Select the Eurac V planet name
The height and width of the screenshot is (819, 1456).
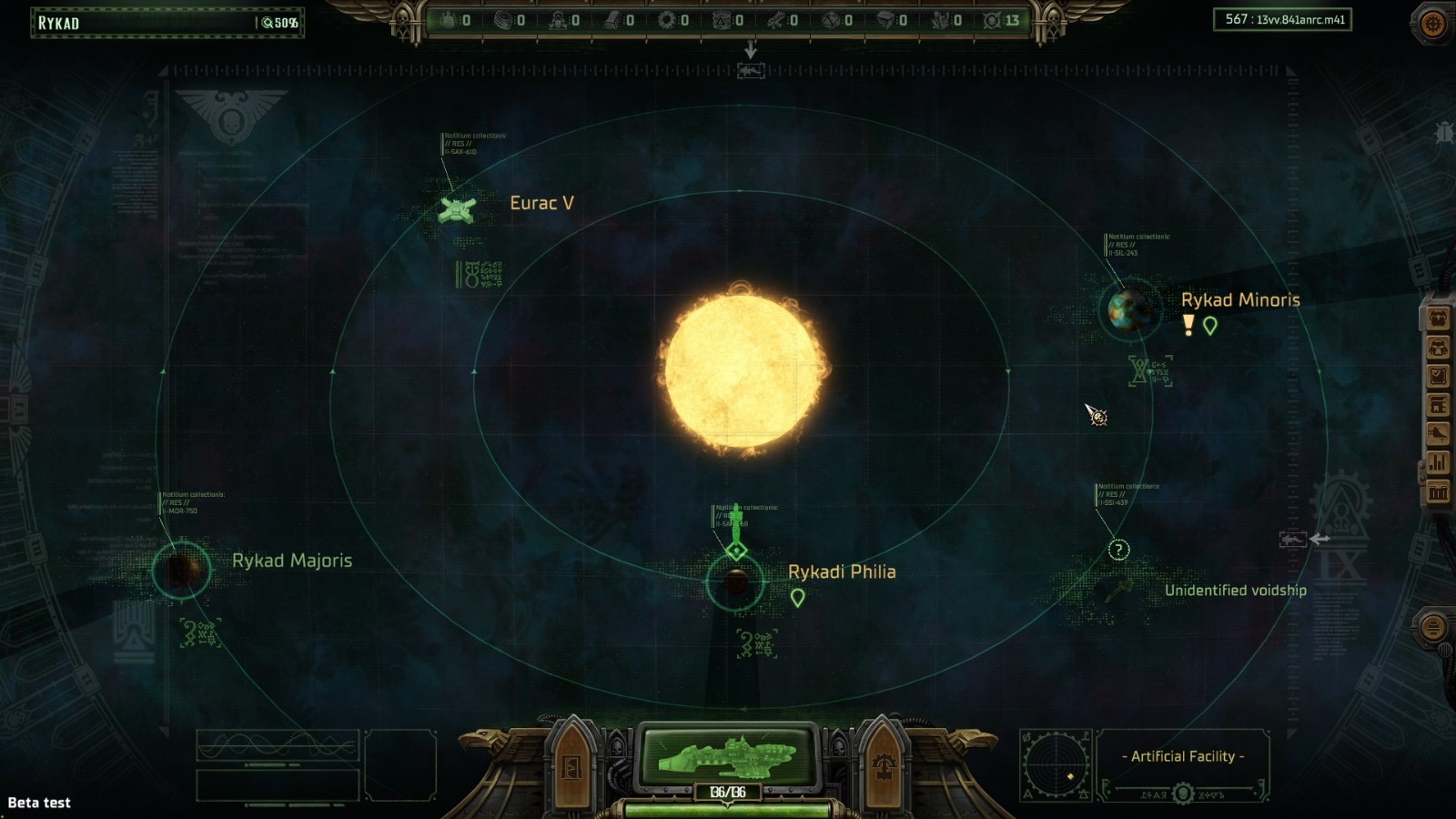[x=542, y=203]
